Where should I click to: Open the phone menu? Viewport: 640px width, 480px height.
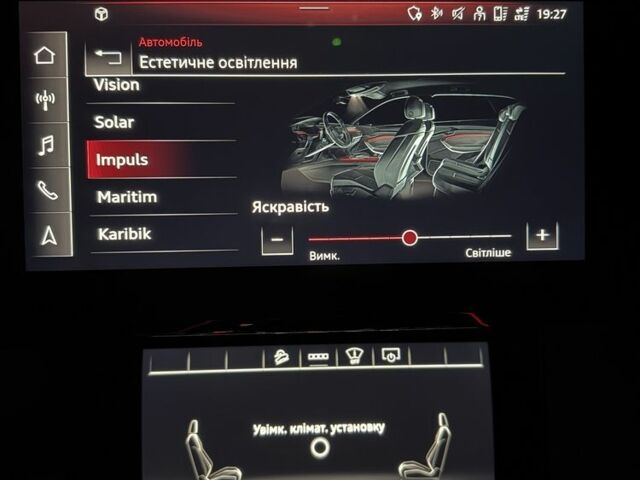point(46,191)
